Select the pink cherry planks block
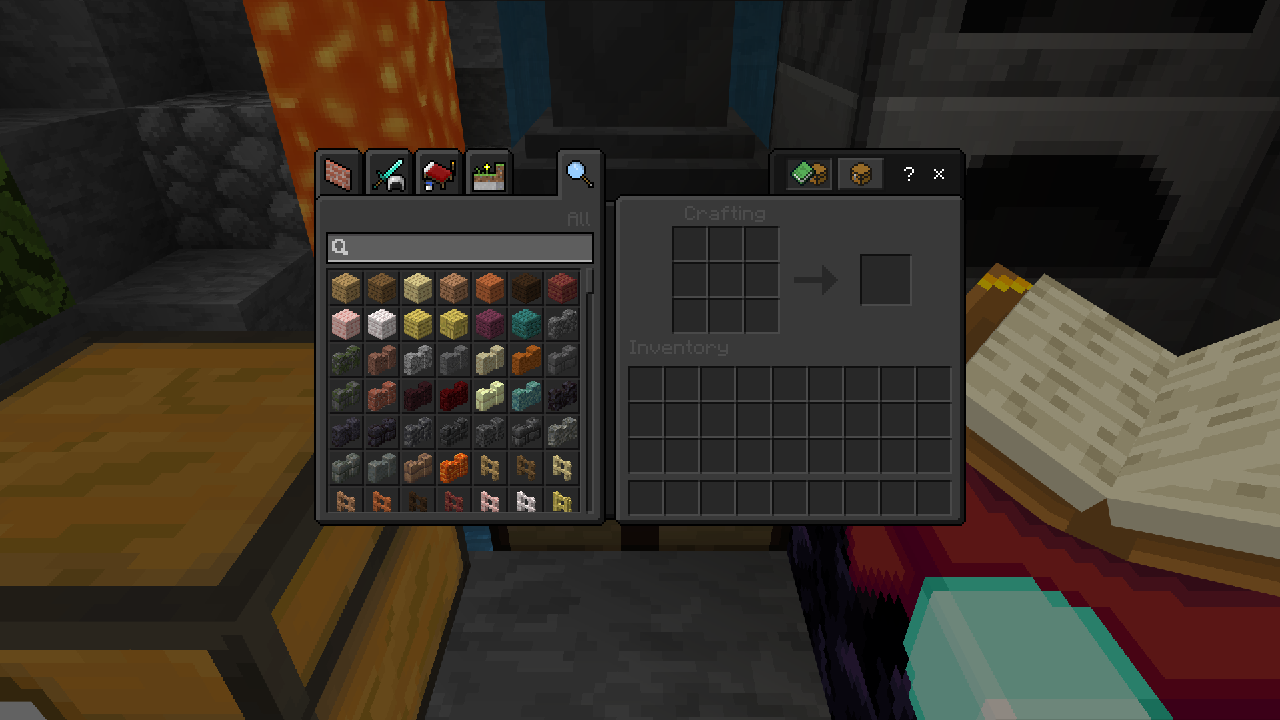 tap(346, 324)
